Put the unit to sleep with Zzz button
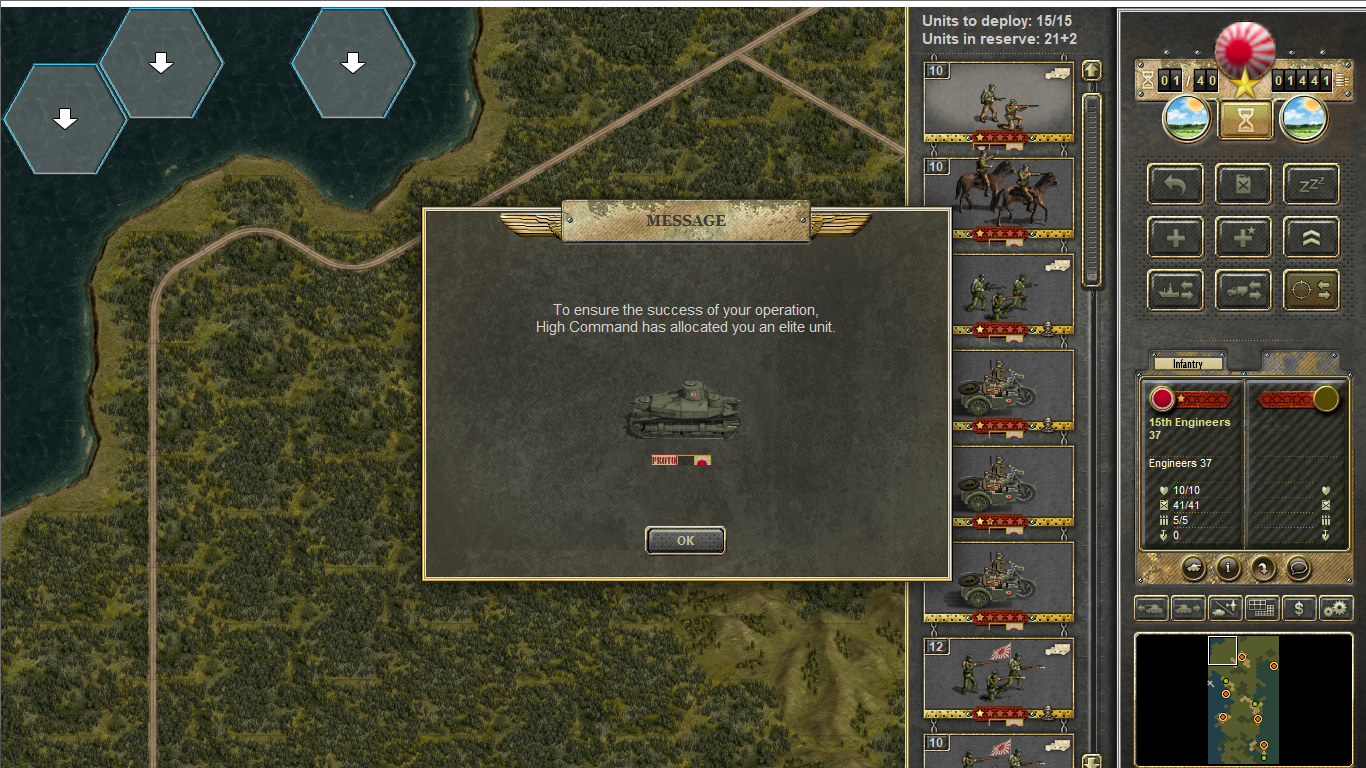Image resolution: width=1366 pixels, height=768 pixels. click(1311, 185)
